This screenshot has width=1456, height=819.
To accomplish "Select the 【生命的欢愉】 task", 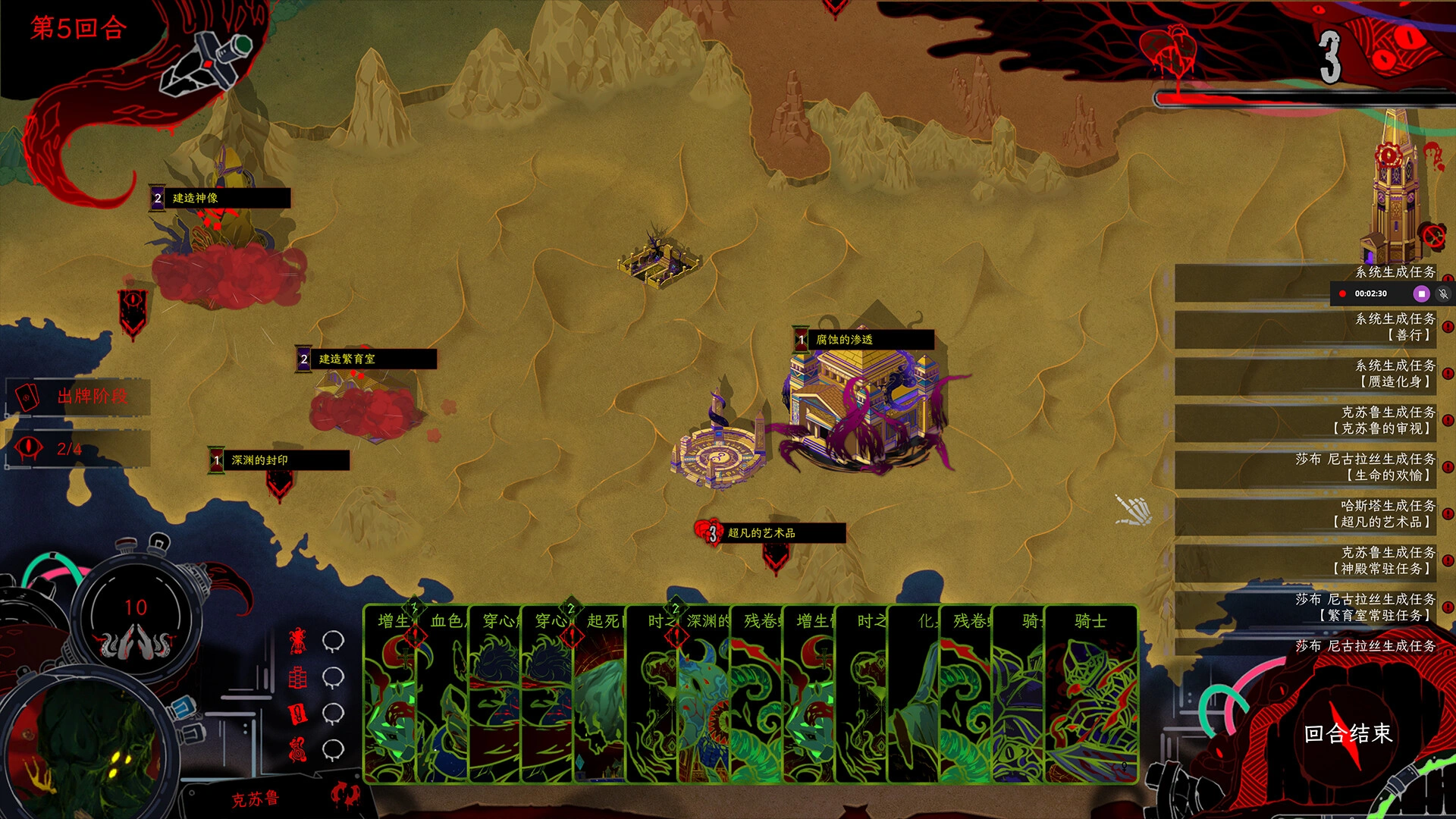I will [1304, 468].
